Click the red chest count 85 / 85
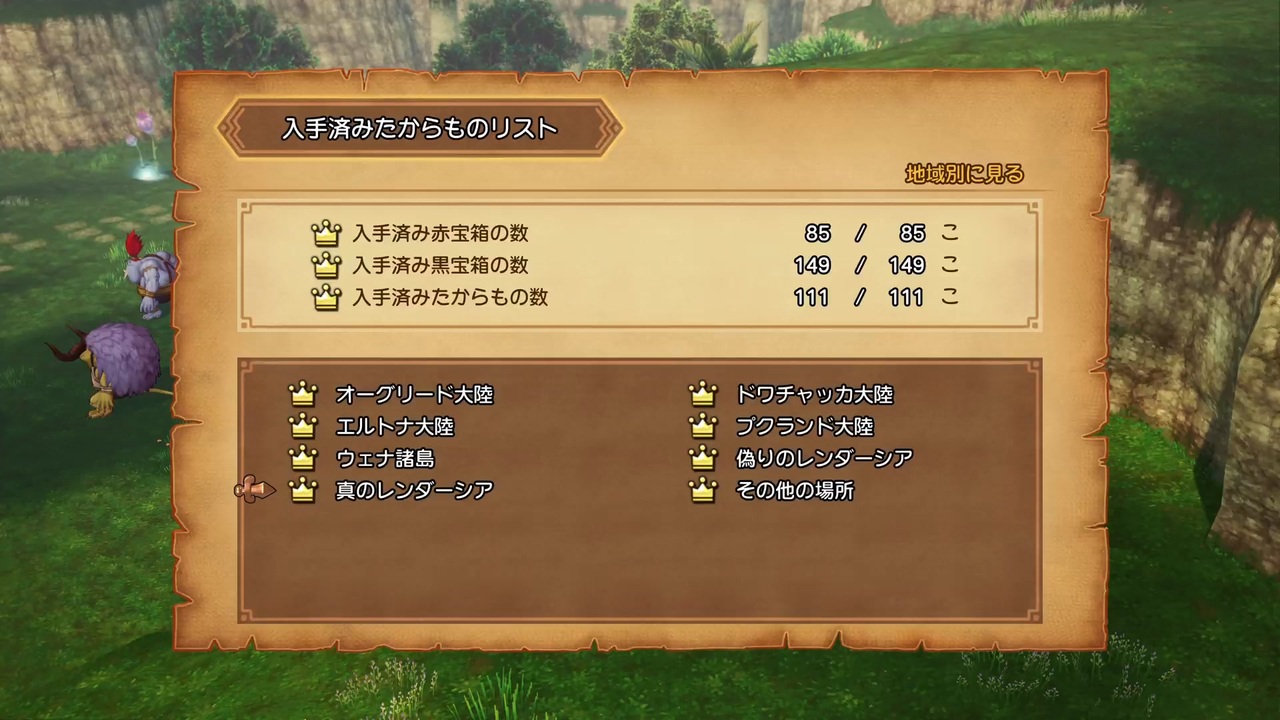 click(x=864, y=233)
